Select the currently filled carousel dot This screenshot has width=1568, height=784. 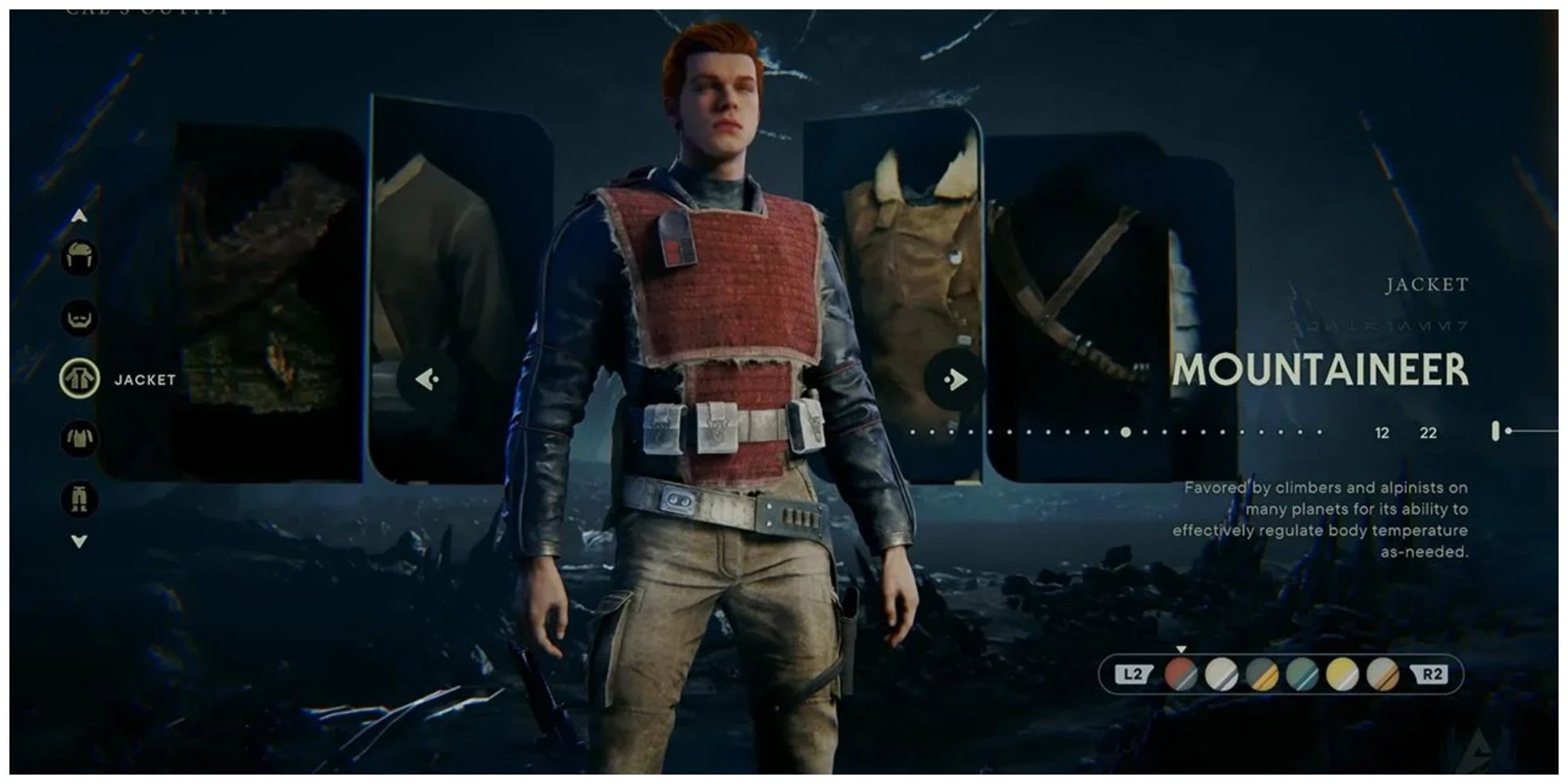tap(1125, 431)
